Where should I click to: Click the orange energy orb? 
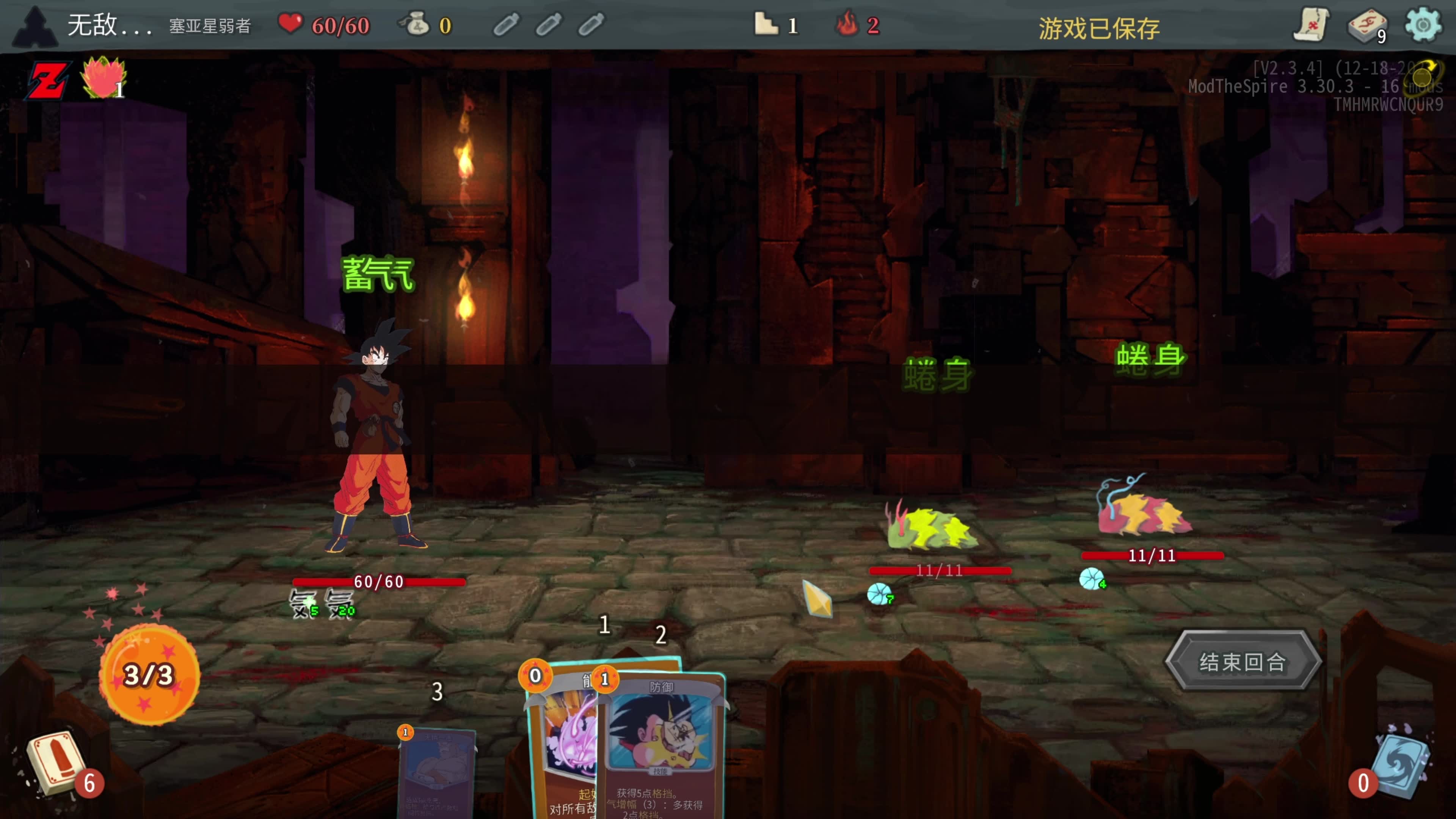pos(149,674)
